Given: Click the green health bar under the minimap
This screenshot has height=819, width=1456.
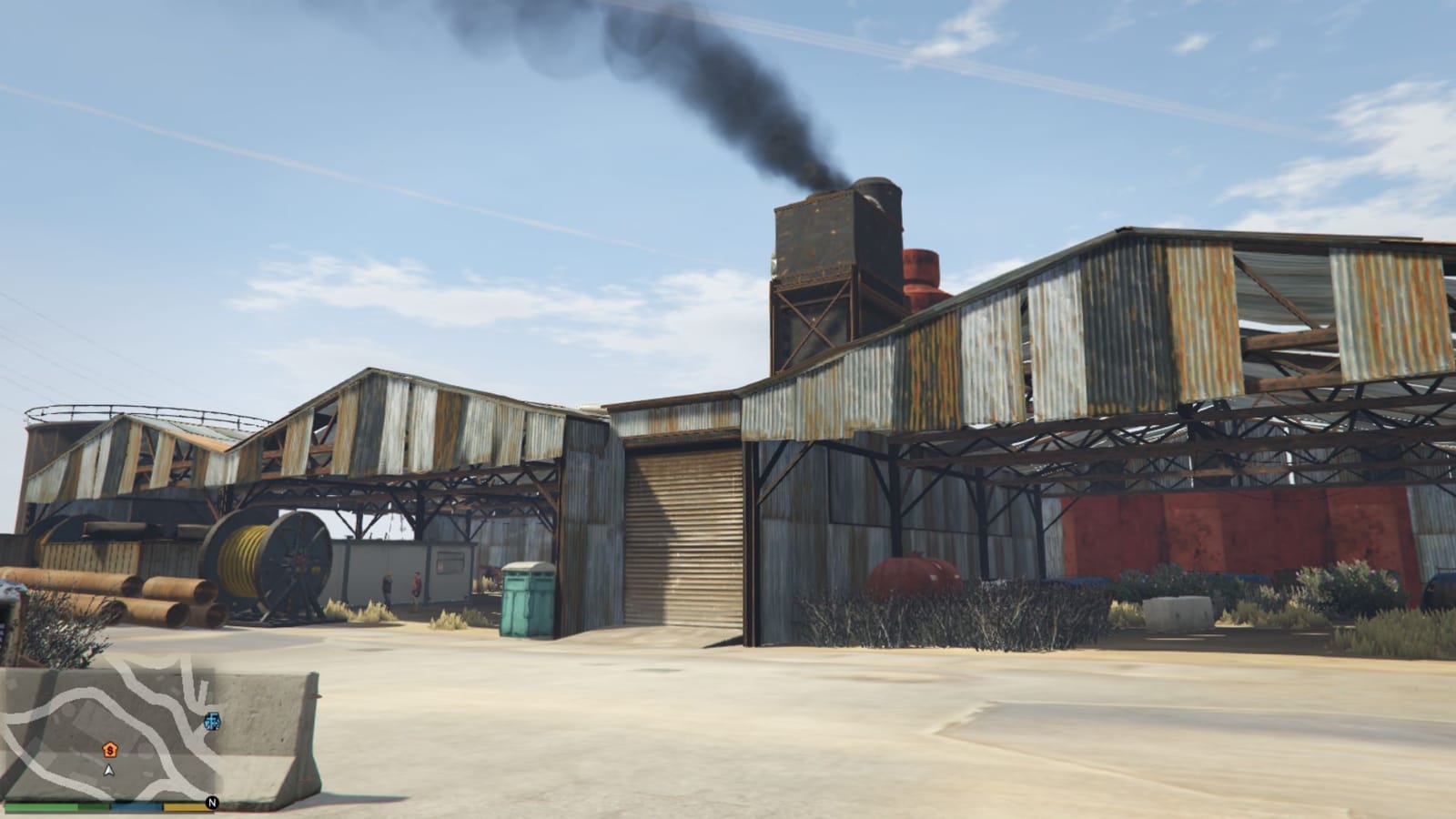Looking at the screenshot, I should (55, 804).
